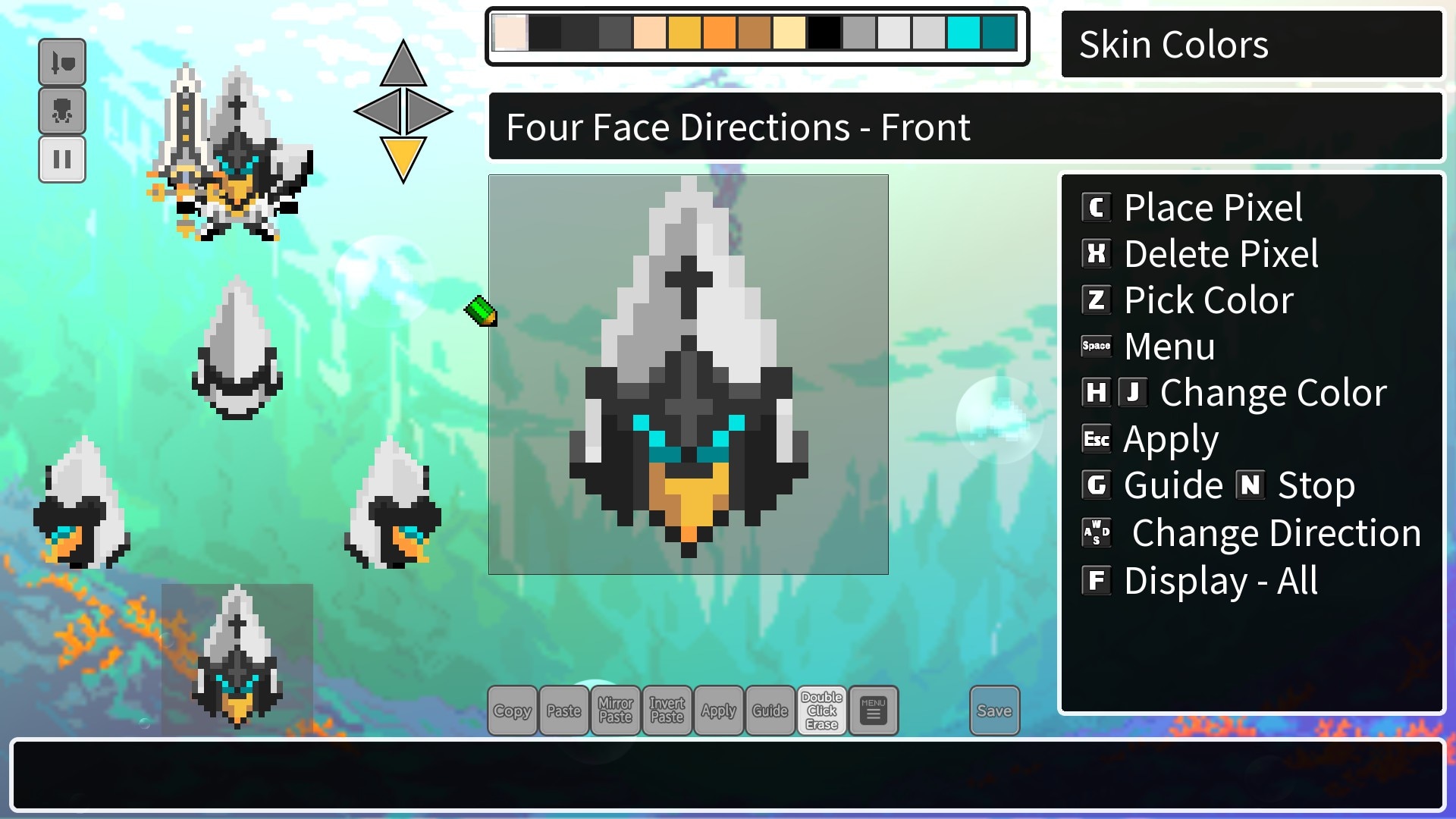Click the yellow down arrow

[403, 158]
